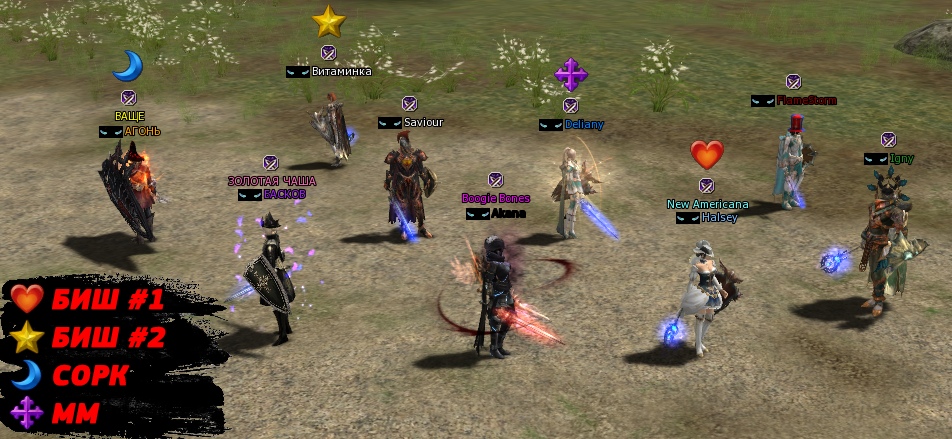Target the АГОНЬ player name tag
Viewport: 952px width, 439px height.
pyautogui.click(x=142, y=131)
